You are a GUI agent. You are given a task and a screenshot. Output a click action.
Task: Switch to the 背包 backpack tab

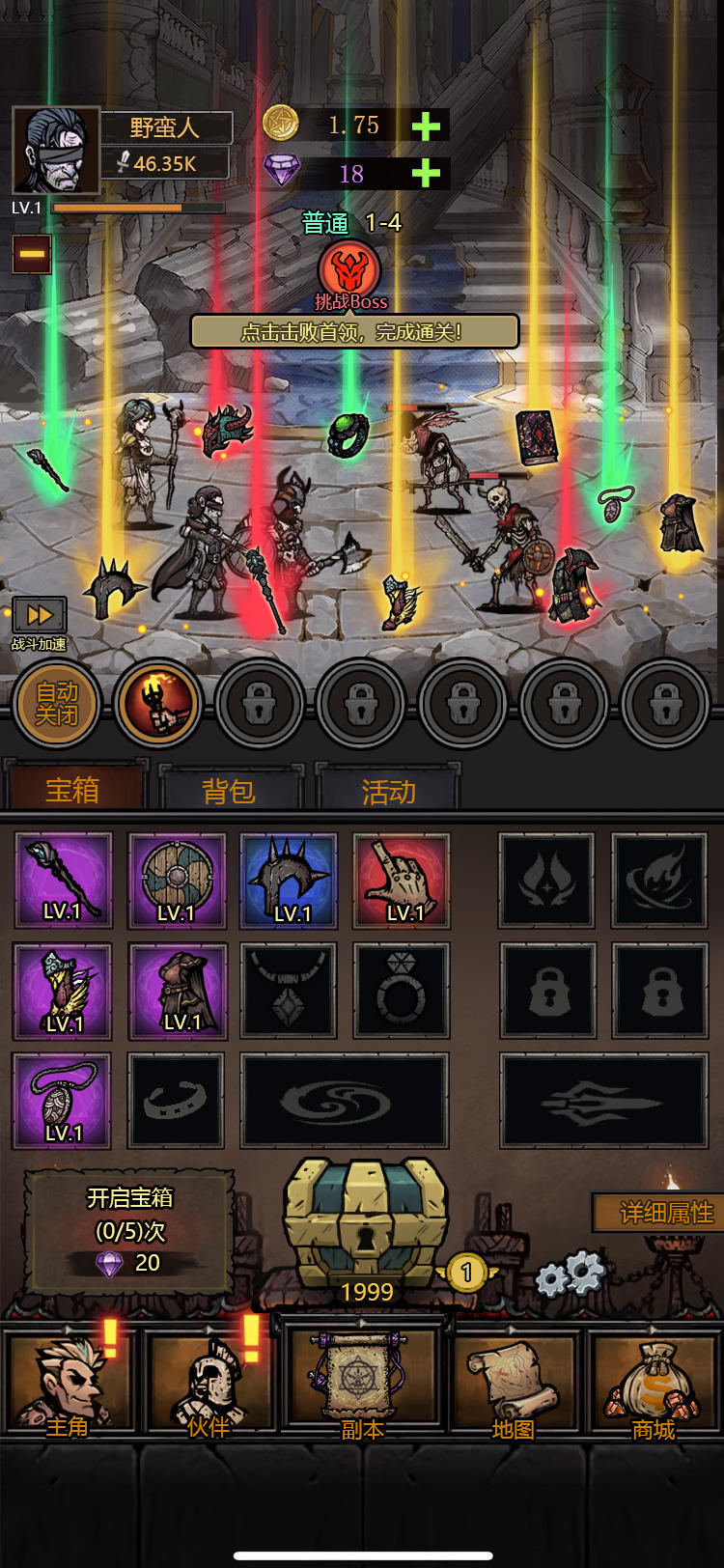[229, 791]
